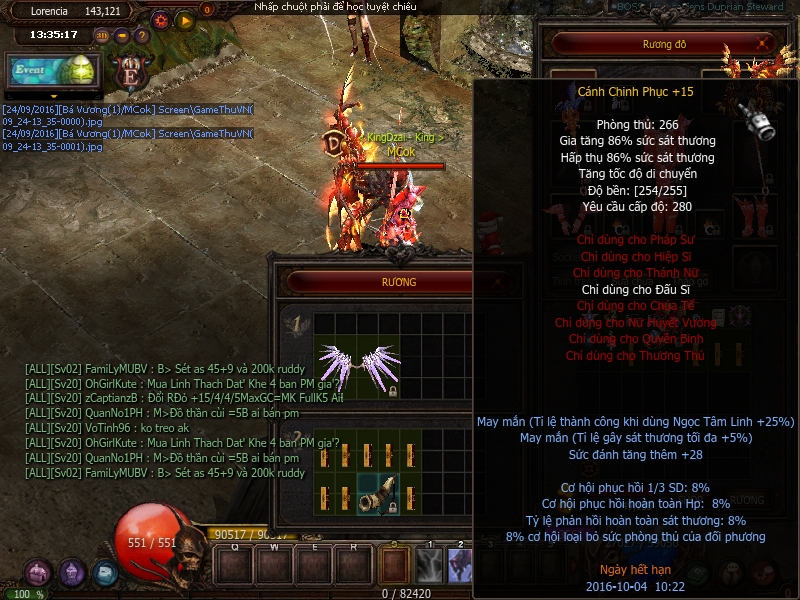Screen dimensions: 800x600
Task: Open the Event egg banner
Action: 54,70
